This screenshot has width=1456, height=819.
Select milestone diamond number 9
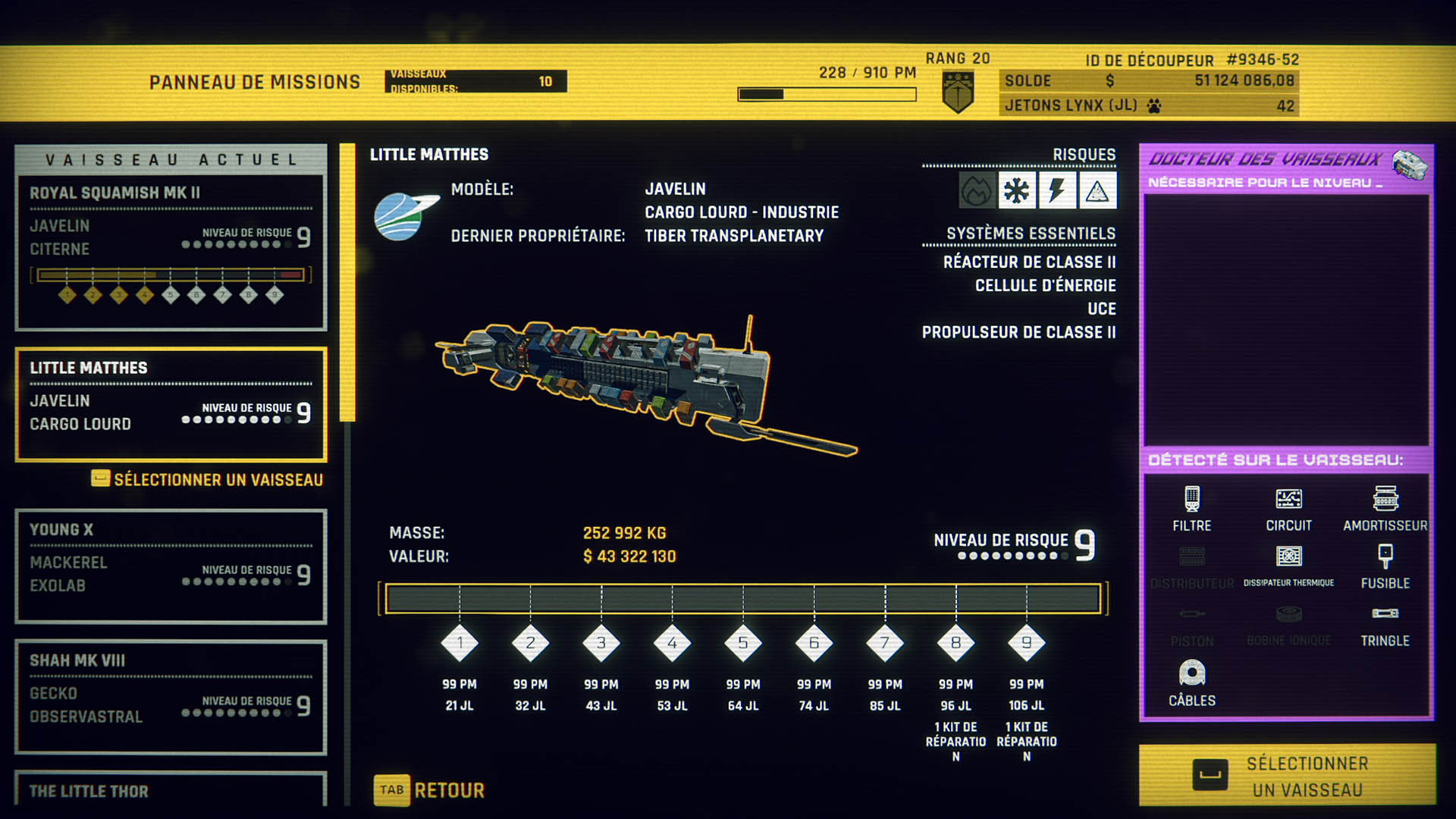pyautogui.click(x=1026, y=643)
